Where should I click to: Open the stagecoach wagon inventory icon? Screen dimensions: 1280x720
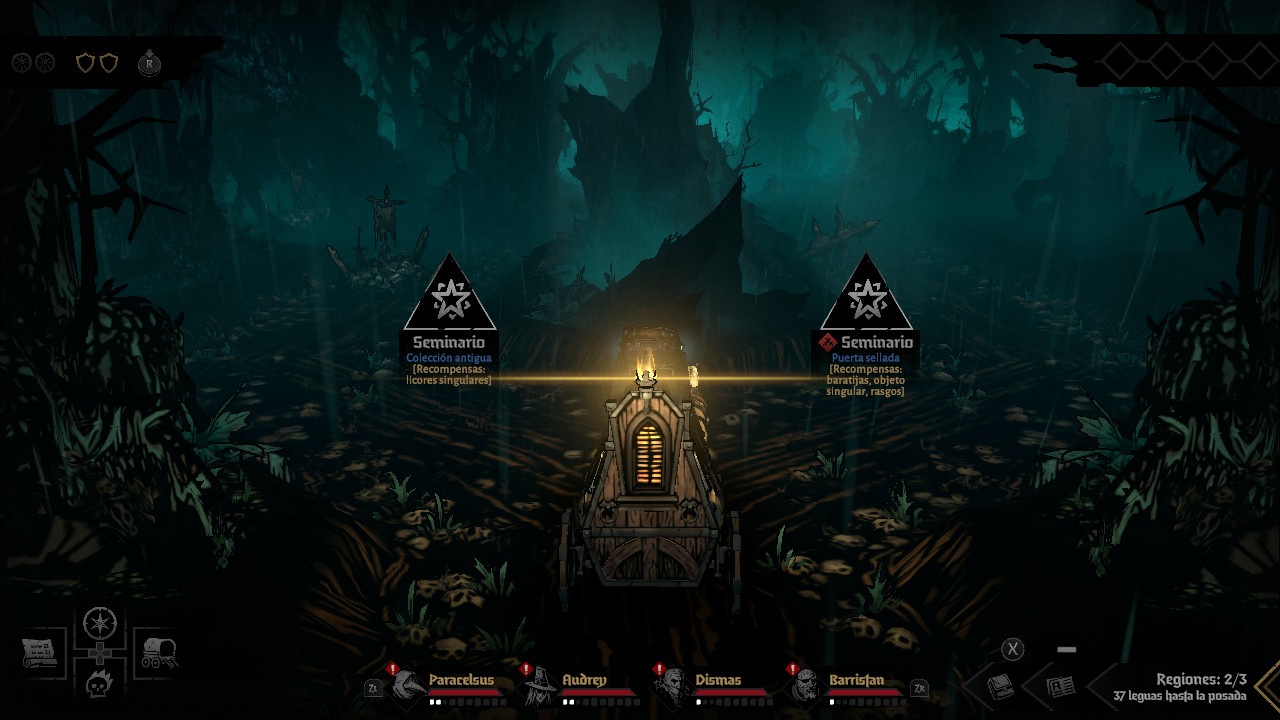[158, 653]
